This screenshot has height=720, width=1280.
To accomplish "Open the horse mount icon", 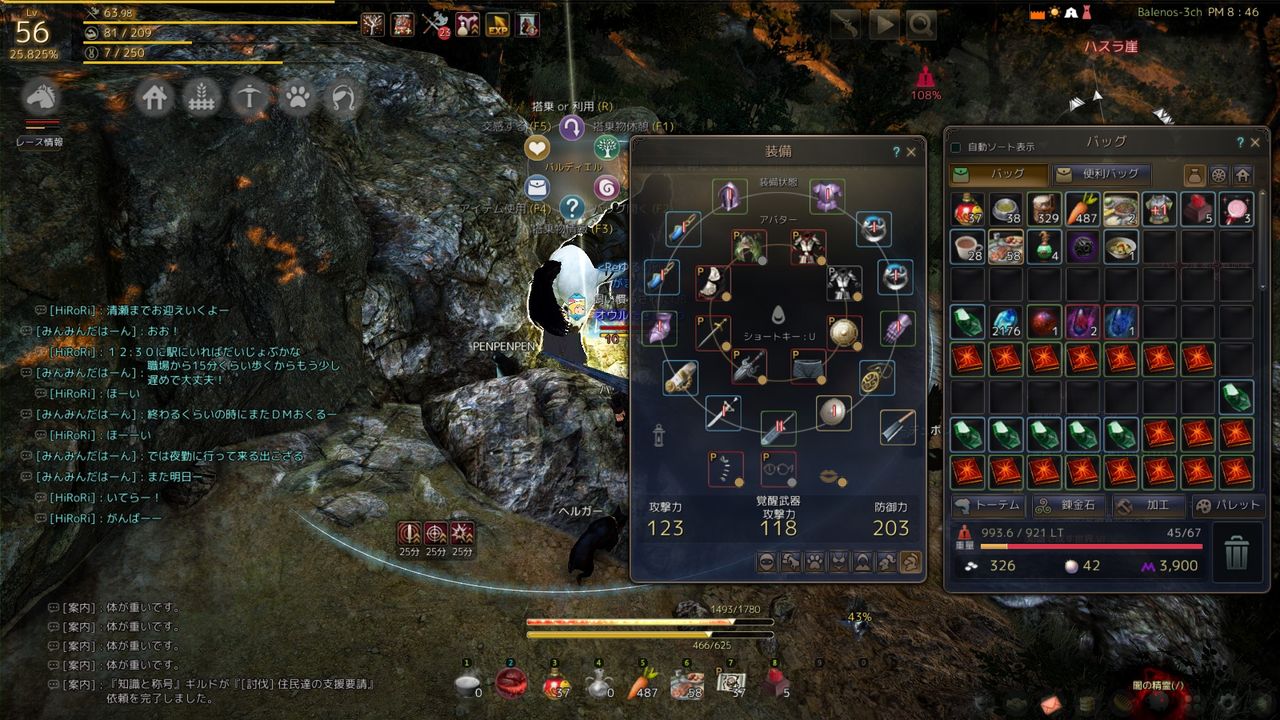I will (x=42, y=97).
